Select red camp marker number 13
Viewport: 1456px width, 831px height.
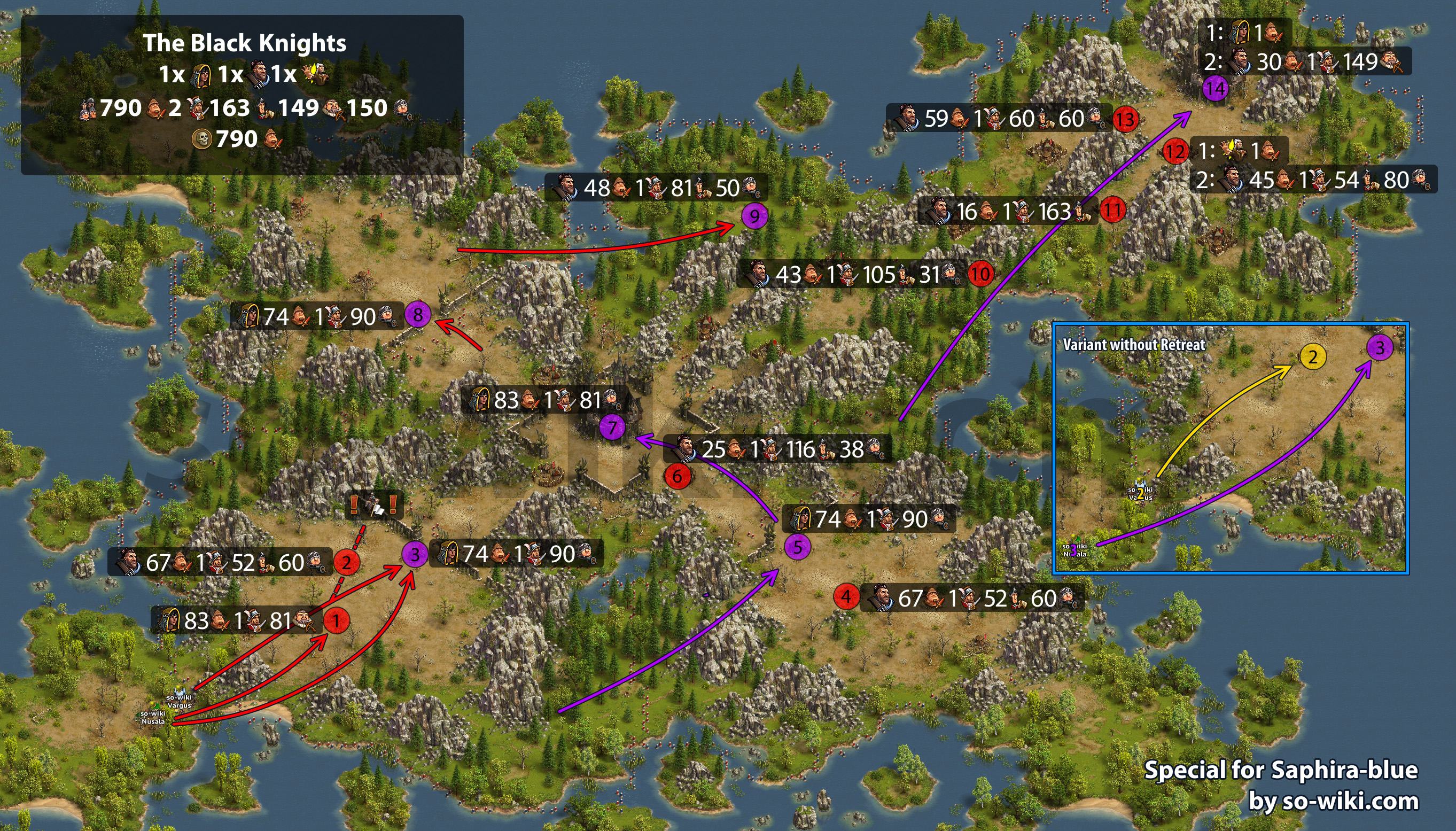click(x=1125, y=119)
